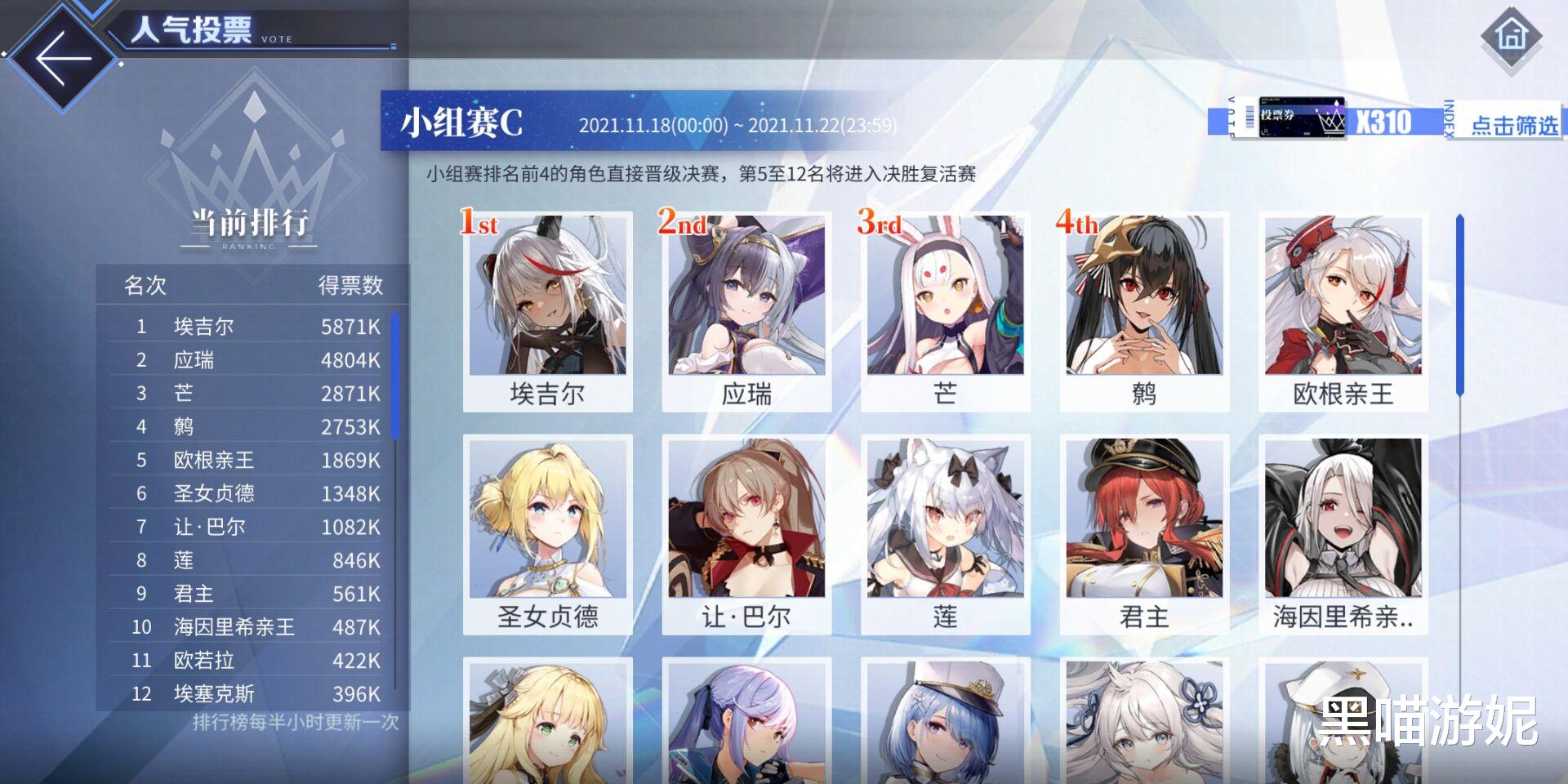Click the 鹈 character card marked 4th

pyautogui.click(x=1143, y=310)
